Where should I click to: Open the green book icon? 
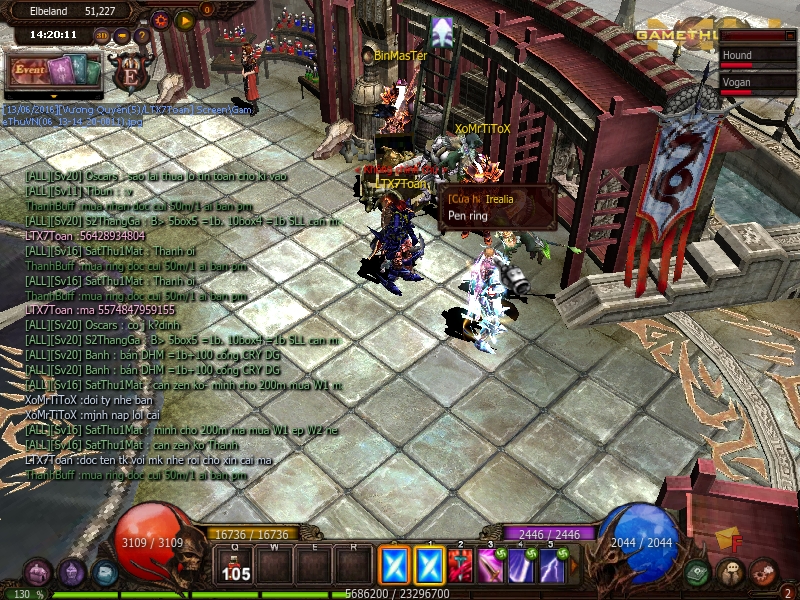tap(699, 573)
